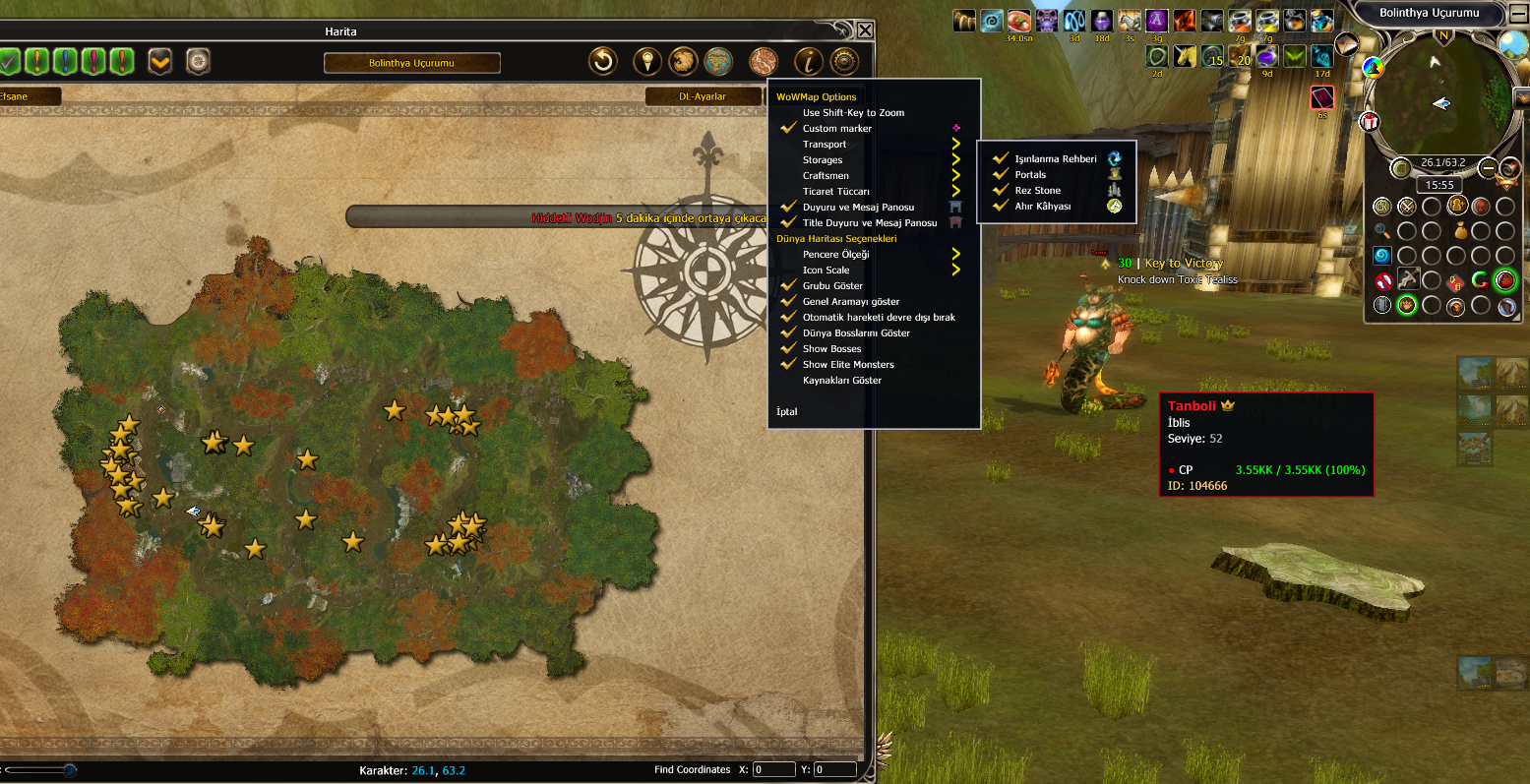The height and width of the screenshot is (784, 1530).
Task: Open the gear settings icon on map toolbar
Action: tap(845, 62)
